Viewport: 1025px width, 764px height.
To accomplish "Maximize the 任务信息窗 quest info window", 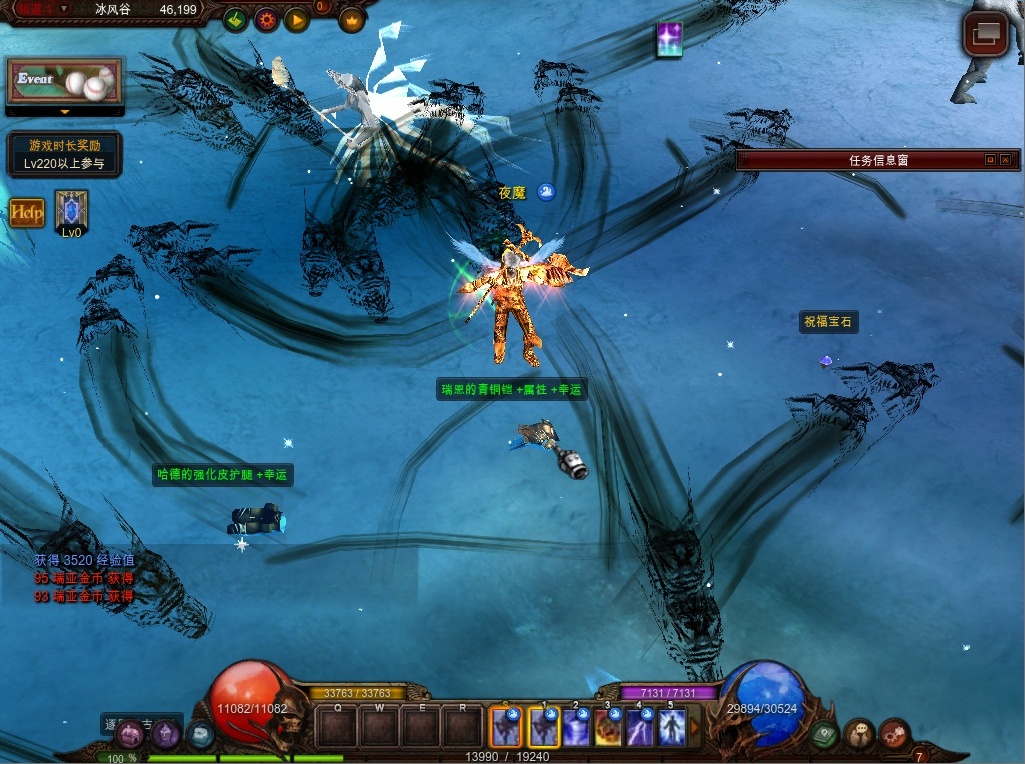I will click(x=990, y=160).
